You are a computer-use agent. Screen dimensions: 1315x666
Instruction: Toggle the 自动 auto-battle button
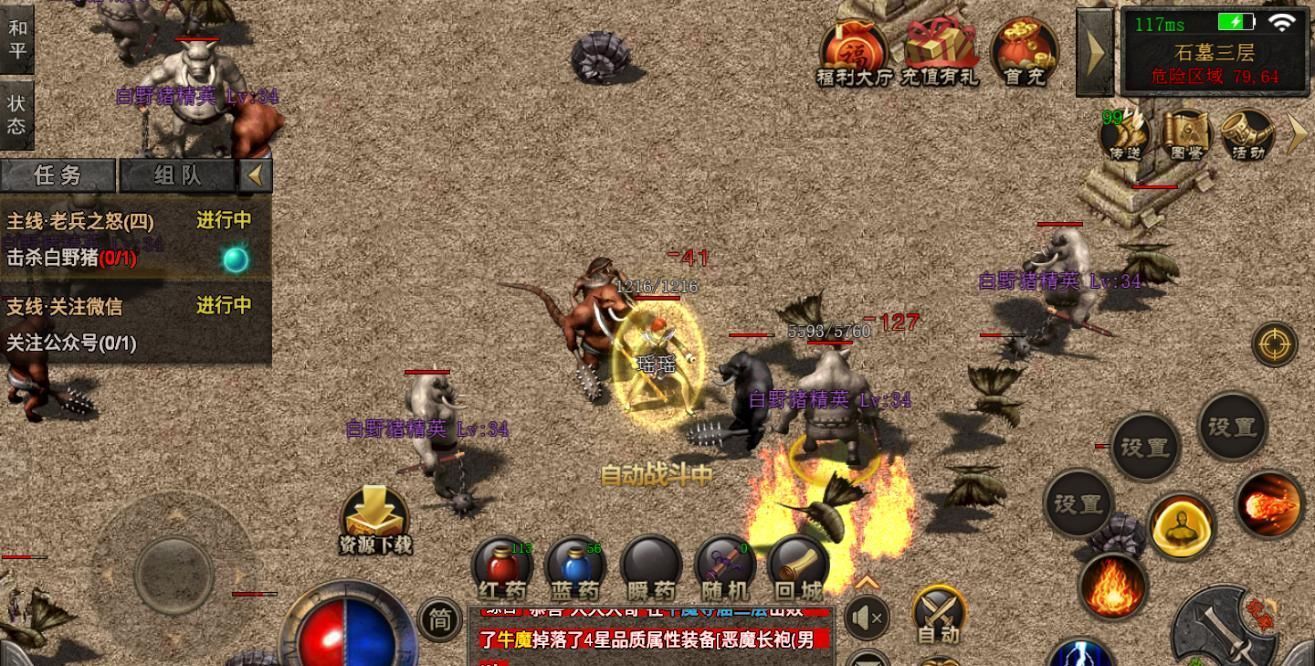point(938,613)
